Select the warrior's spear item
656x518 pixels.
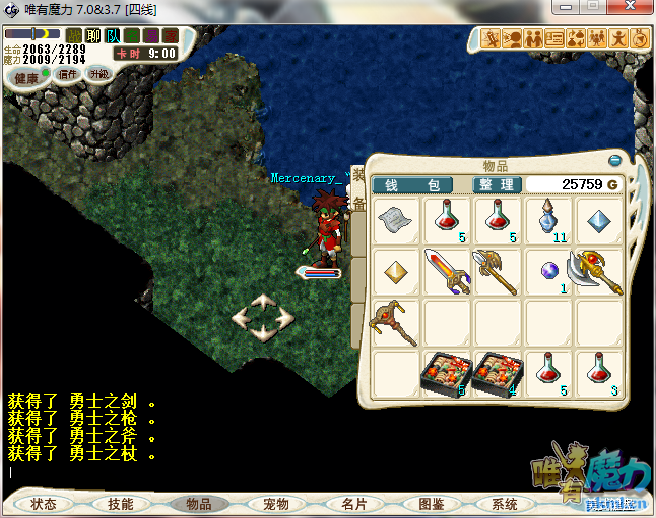tap(498, 272)
